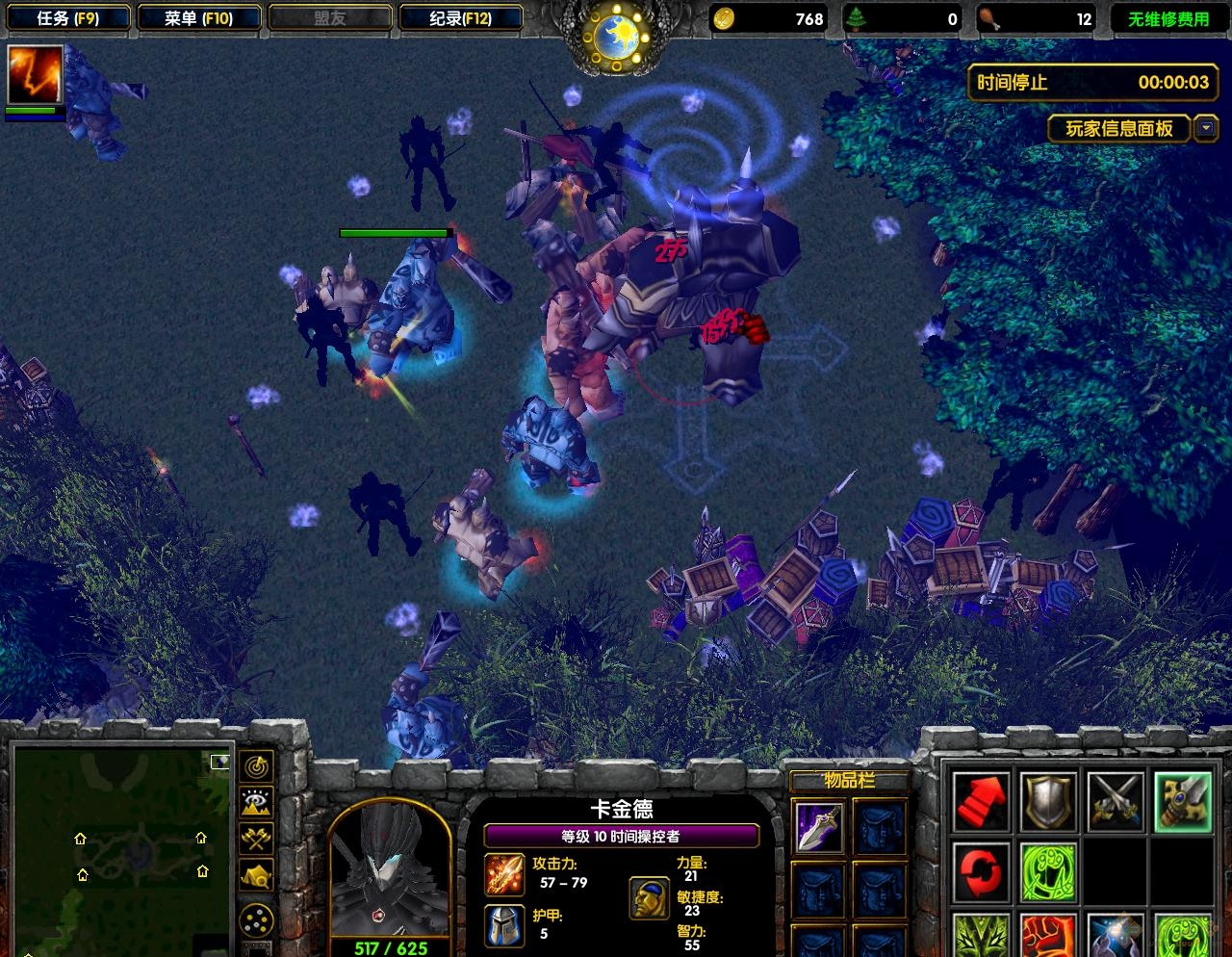Open the 纪录 (F12) log menu
1232x957 pixels.
coord(460,18)
